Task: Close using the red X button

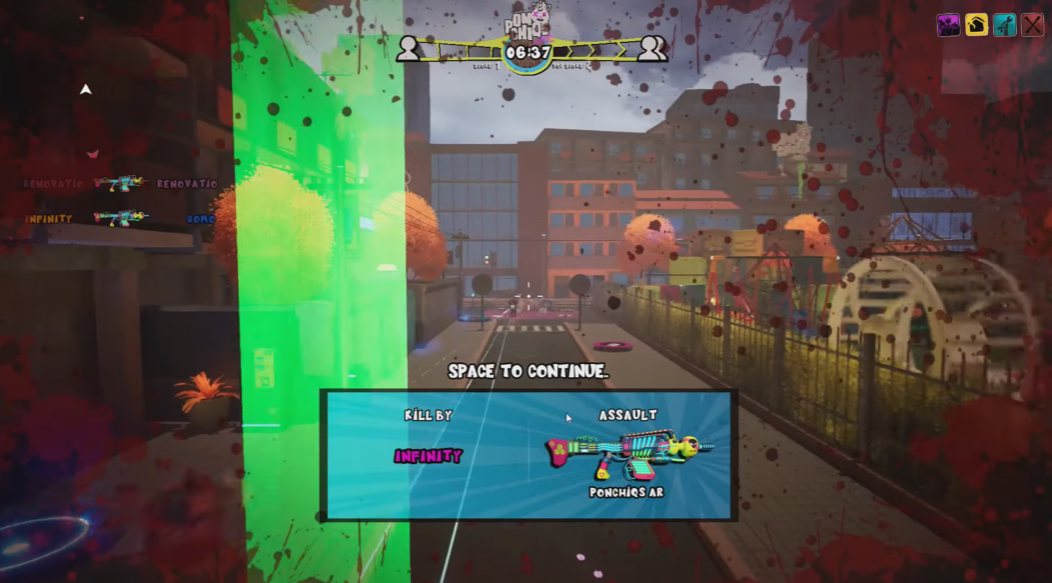Action: coord(1032,25)
